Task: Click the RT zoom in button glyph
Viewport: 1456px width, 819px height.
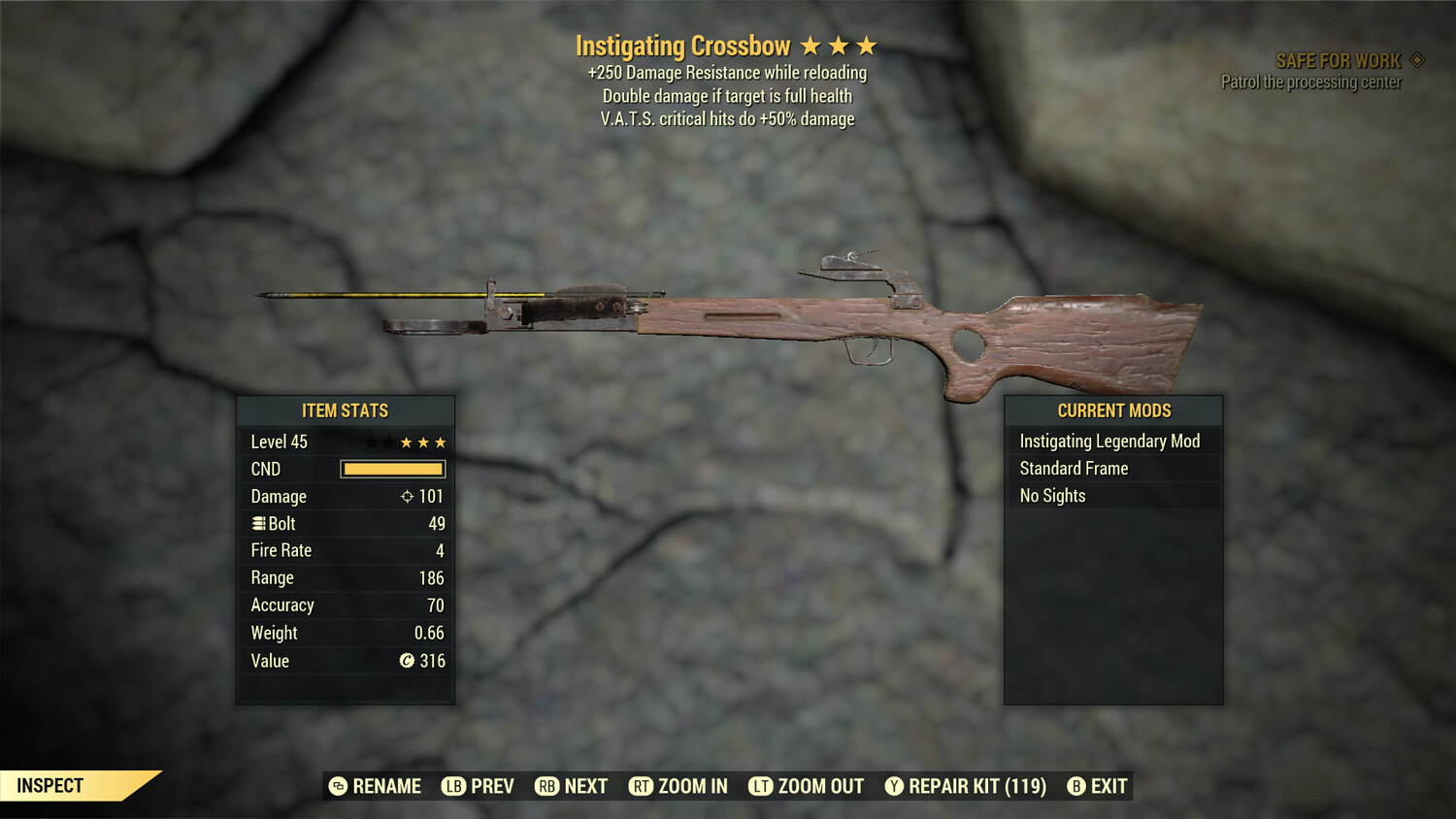Action: (642, 786)
